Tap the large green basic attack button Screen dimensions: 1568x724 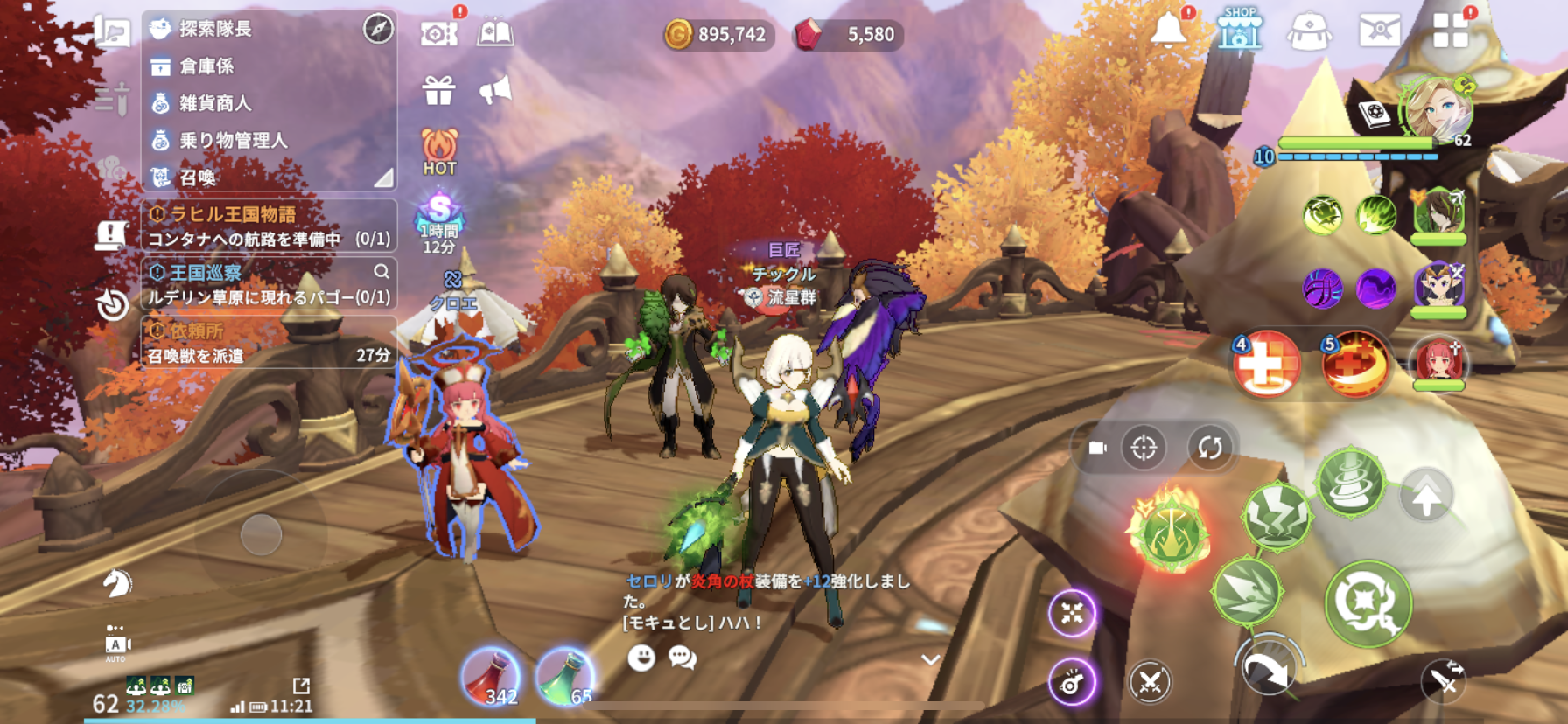point(1368,602)
